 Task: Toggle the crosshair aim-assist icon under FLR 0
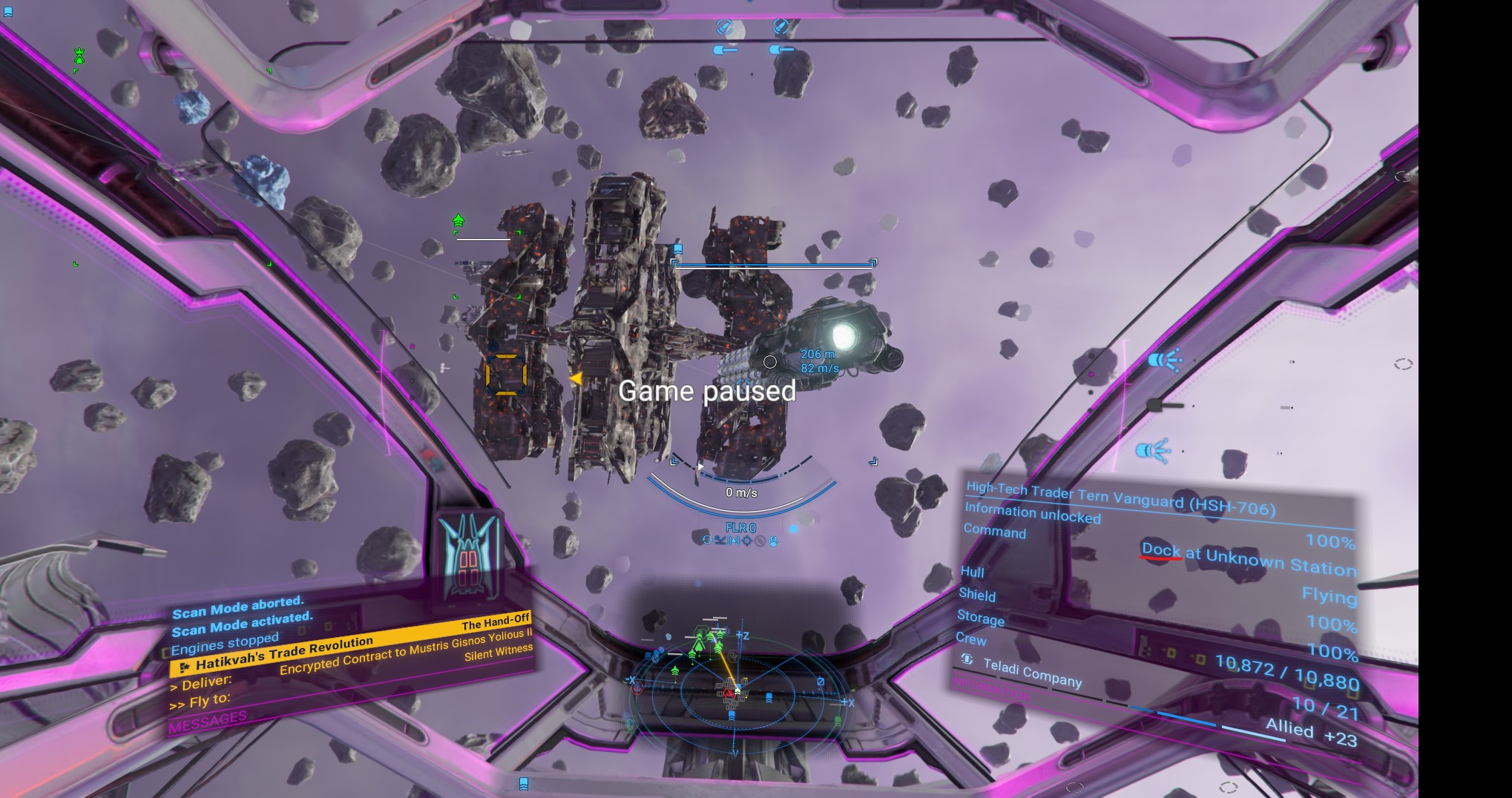coord(747,541)
